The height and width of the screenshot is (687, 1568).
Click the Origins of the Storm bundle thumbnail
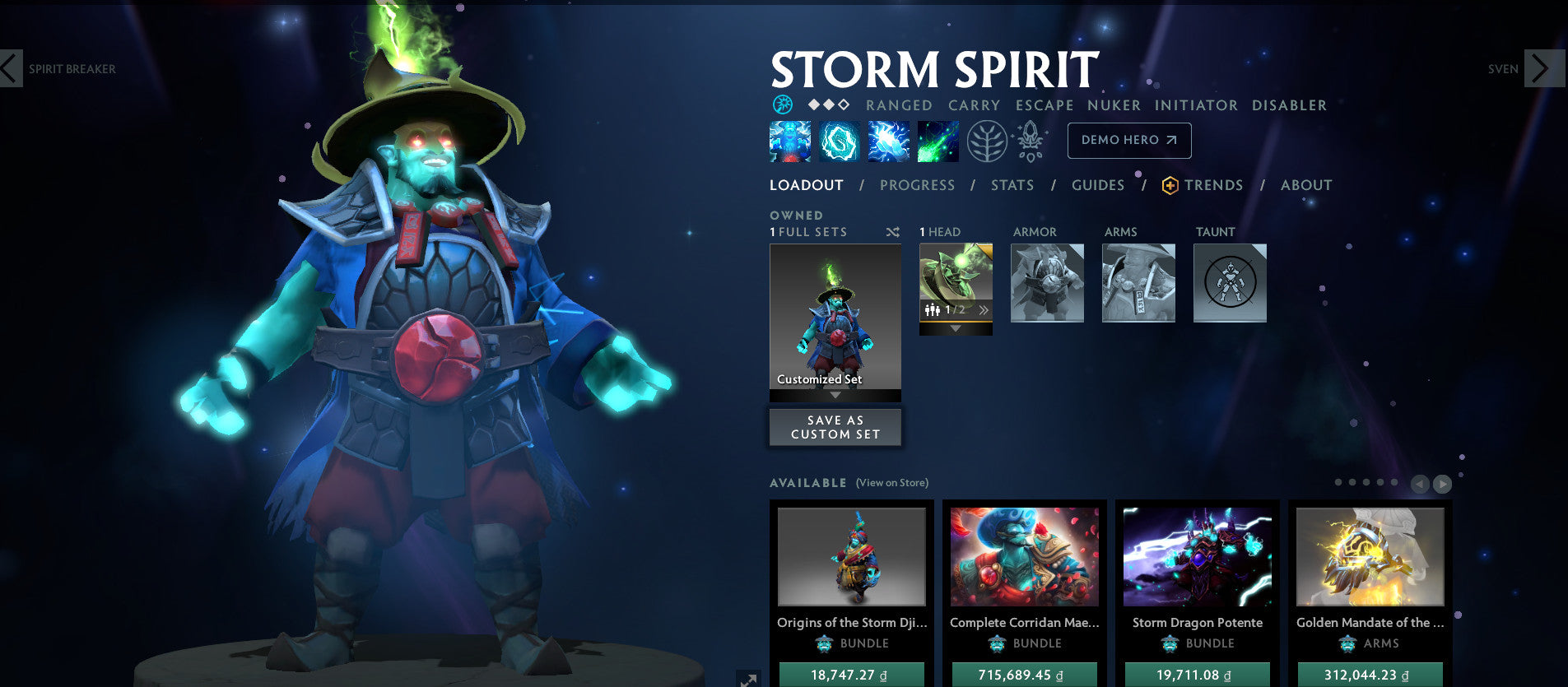pyautogui.click(x=851, y=556)
